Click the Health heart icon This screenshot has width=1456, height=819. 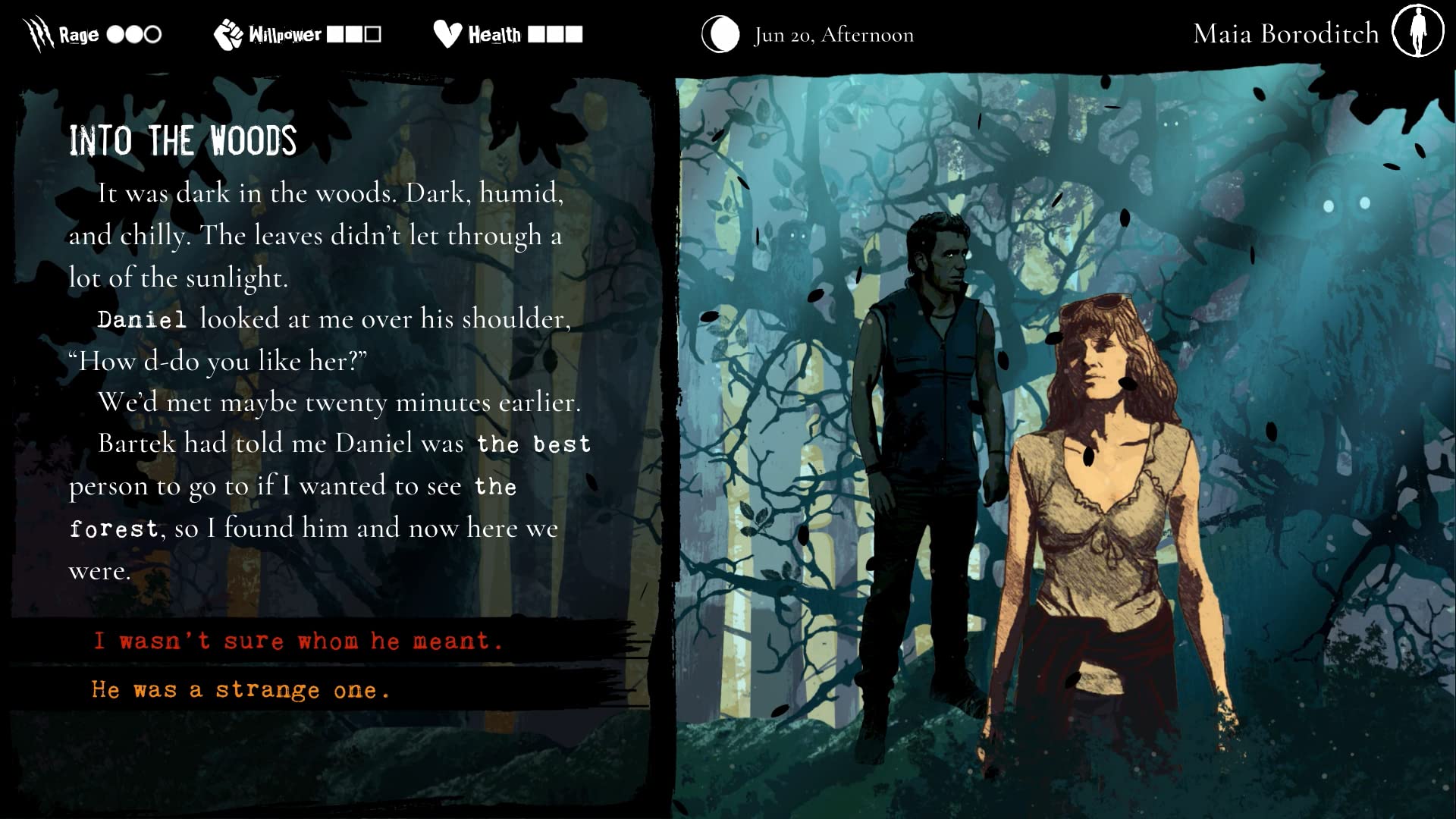click(x=446, y=33)
